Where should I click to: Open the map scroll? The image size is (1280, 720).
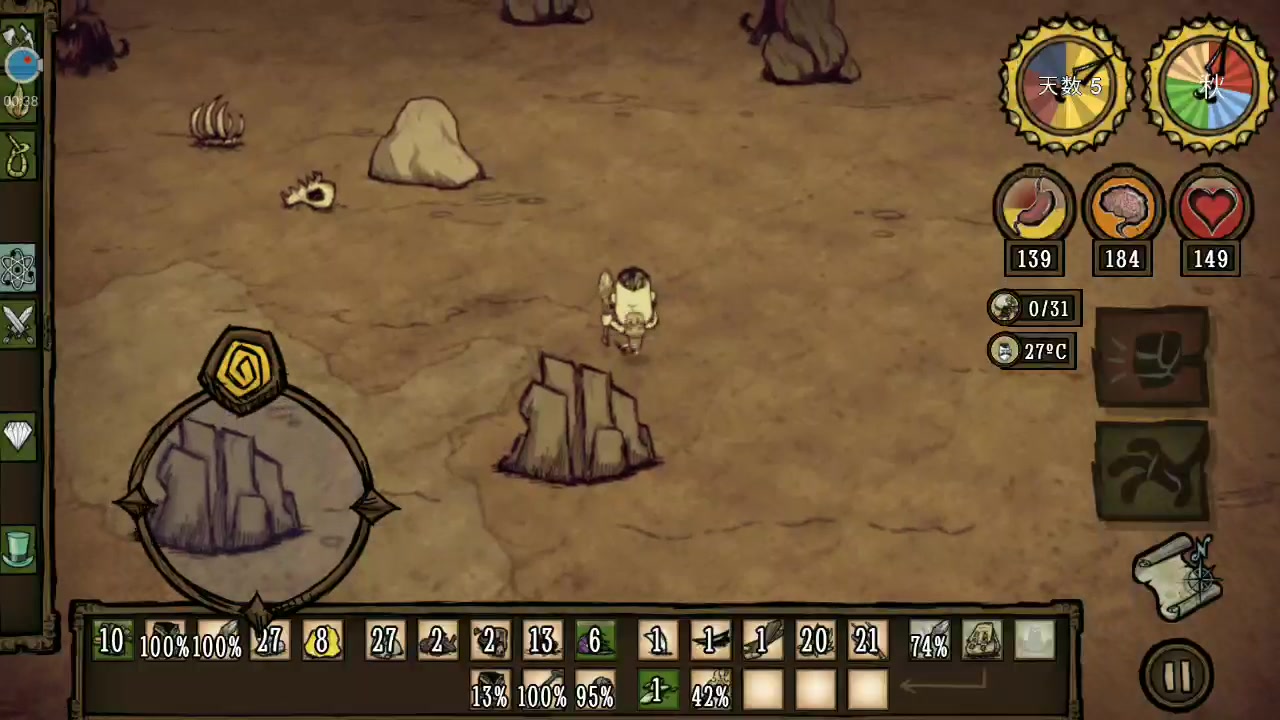point(1178,577)
